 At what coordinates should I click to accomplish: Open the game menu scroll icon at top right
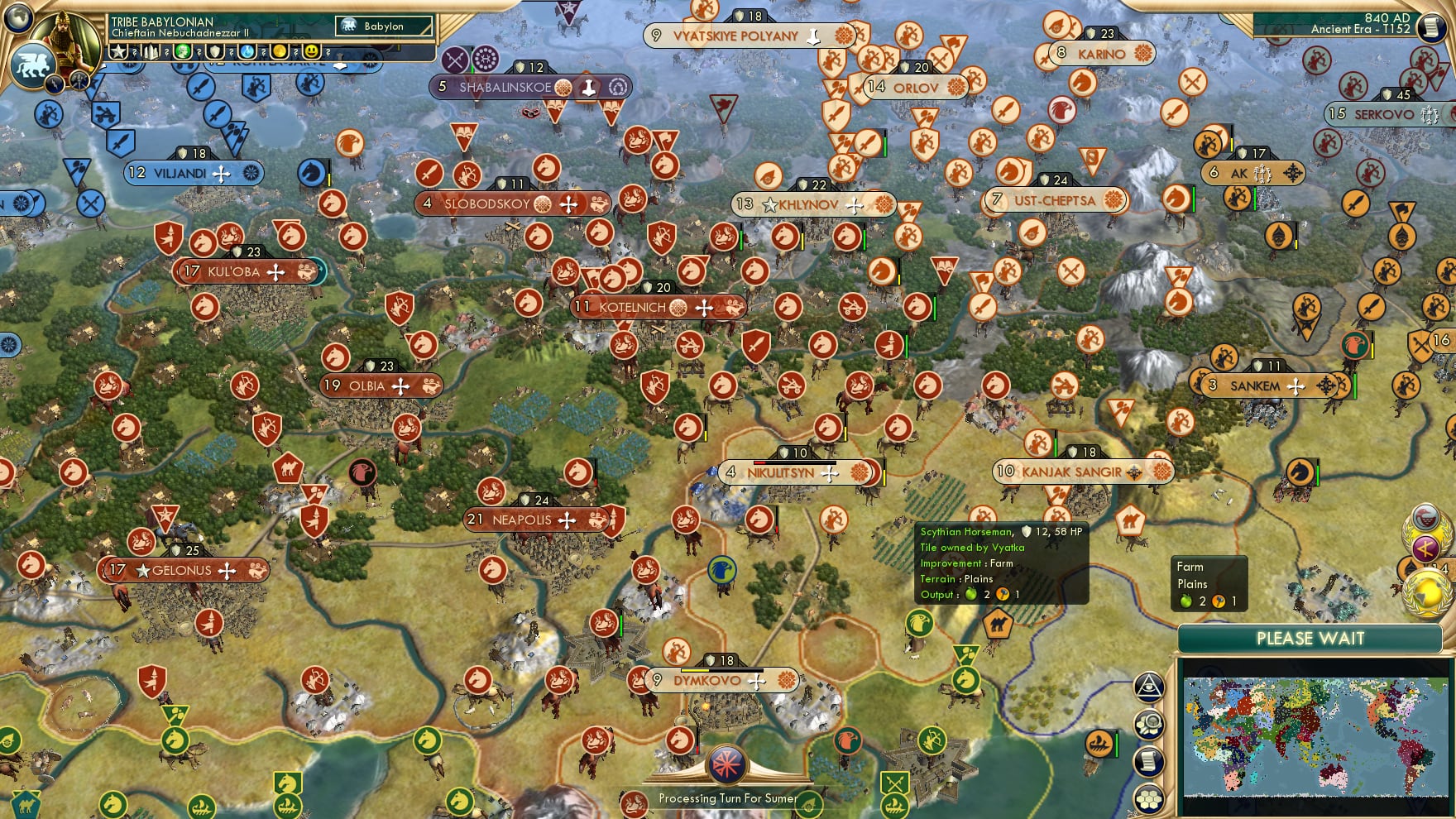pos(1434,29)
